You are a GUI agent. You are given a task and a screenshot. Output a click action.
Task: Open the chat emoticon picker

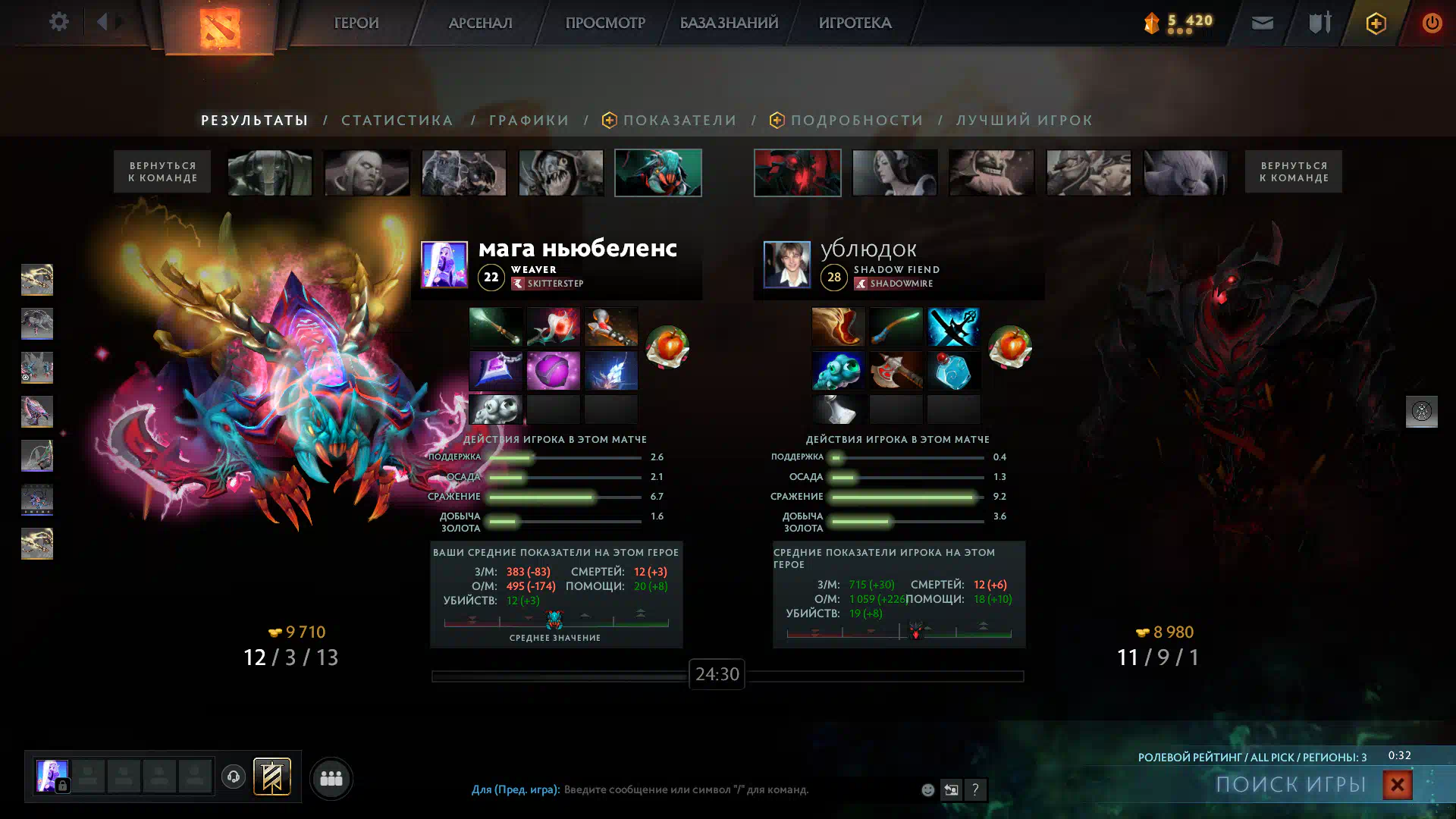coord(927,790)
